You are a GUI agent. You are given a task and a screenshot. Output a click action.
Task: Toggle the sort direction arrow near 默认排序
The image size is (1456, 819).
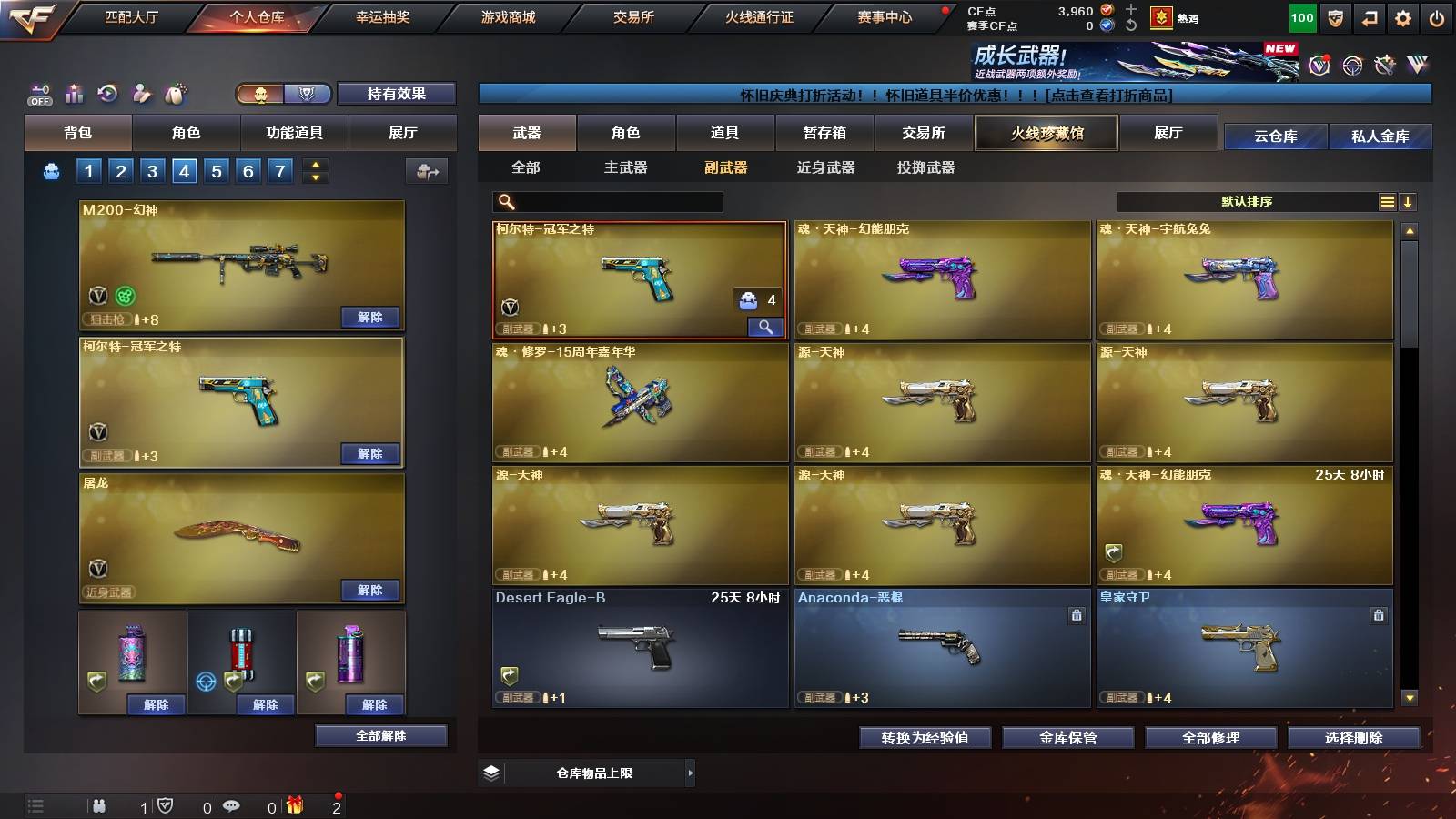1410,202
